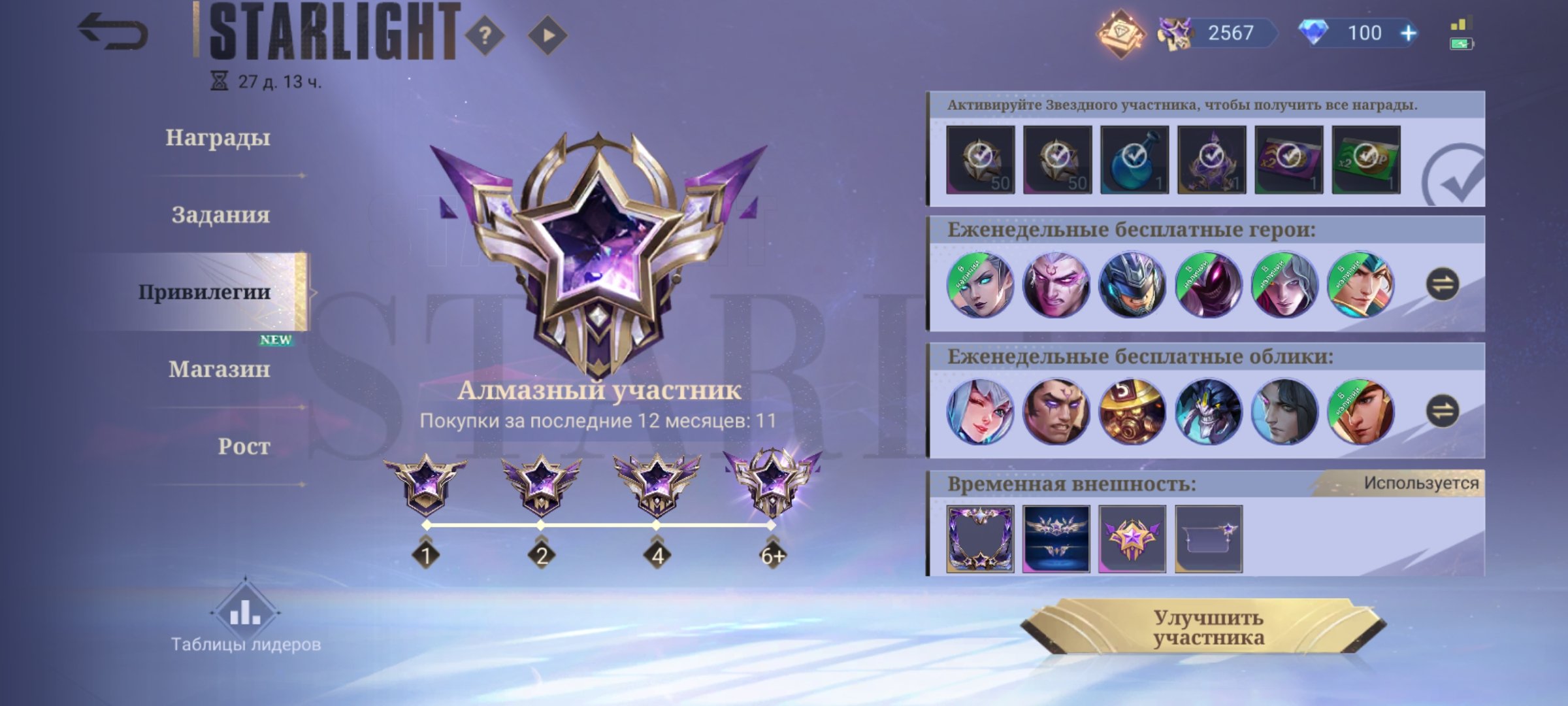Viewport: 1568px width, 706px height.
Task: Click the Улучшить участника button
Action: click(x=1207, y=628)
